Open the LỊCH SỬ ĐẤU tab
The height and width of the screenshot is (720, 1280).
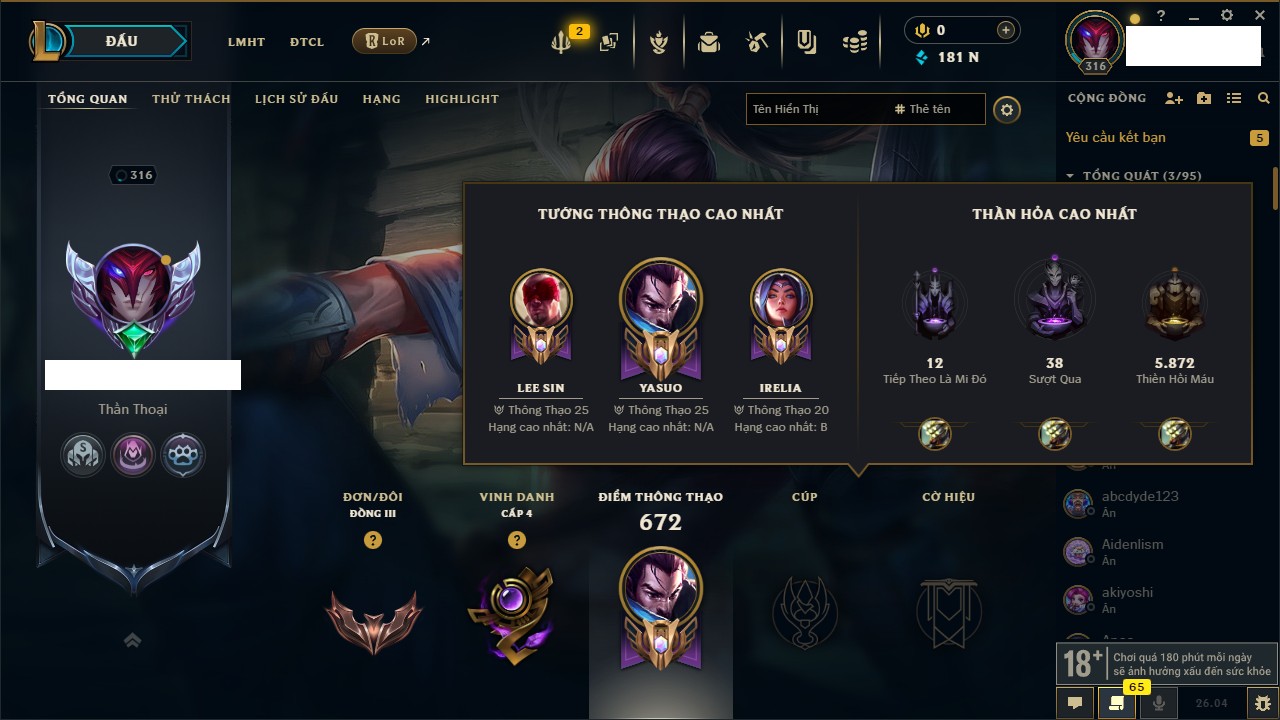[296, 99]
